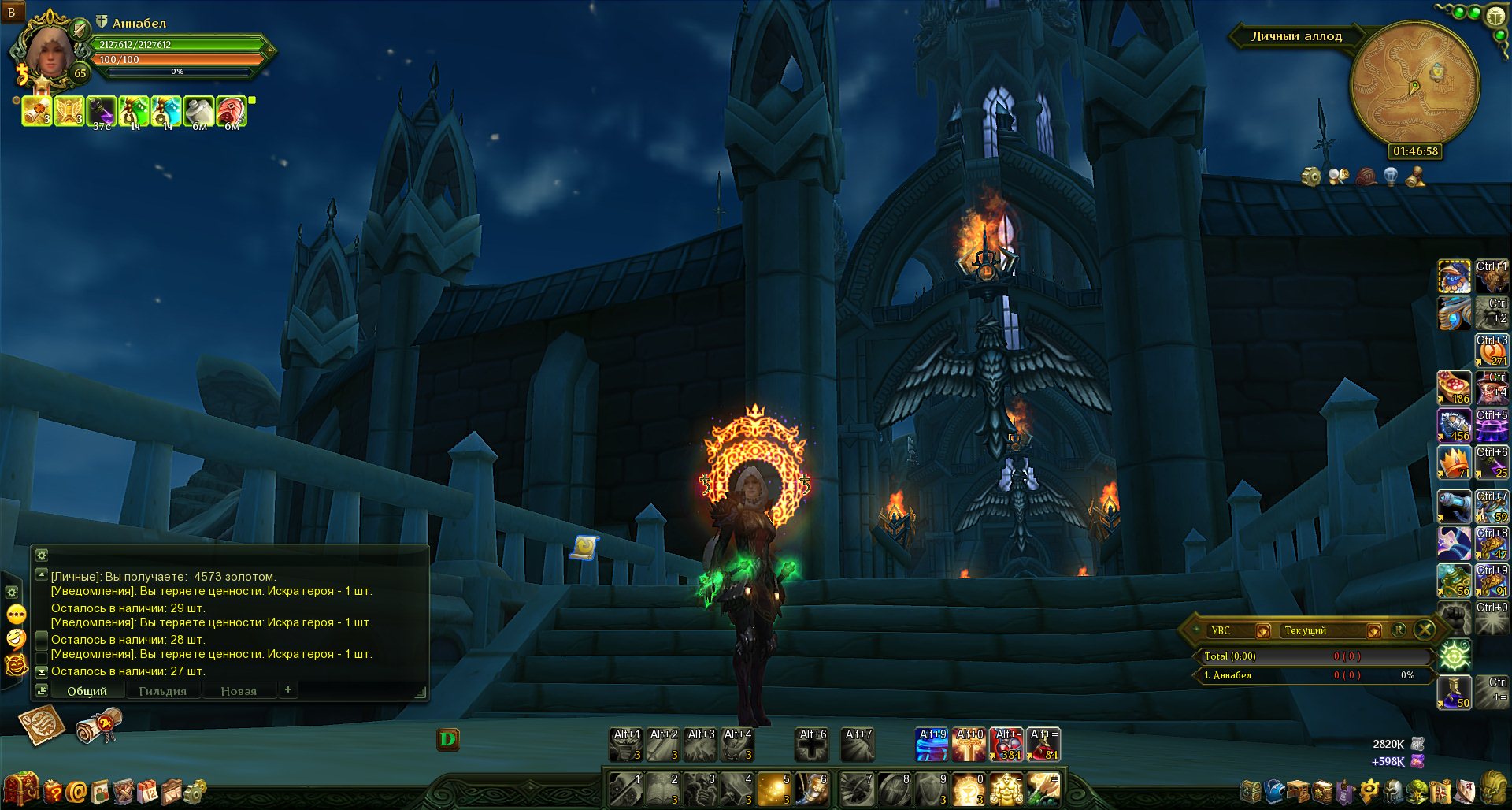Use the red heart potion with 384 charges
This screenshot has height=810, width=1512.
coord(1006,745)
